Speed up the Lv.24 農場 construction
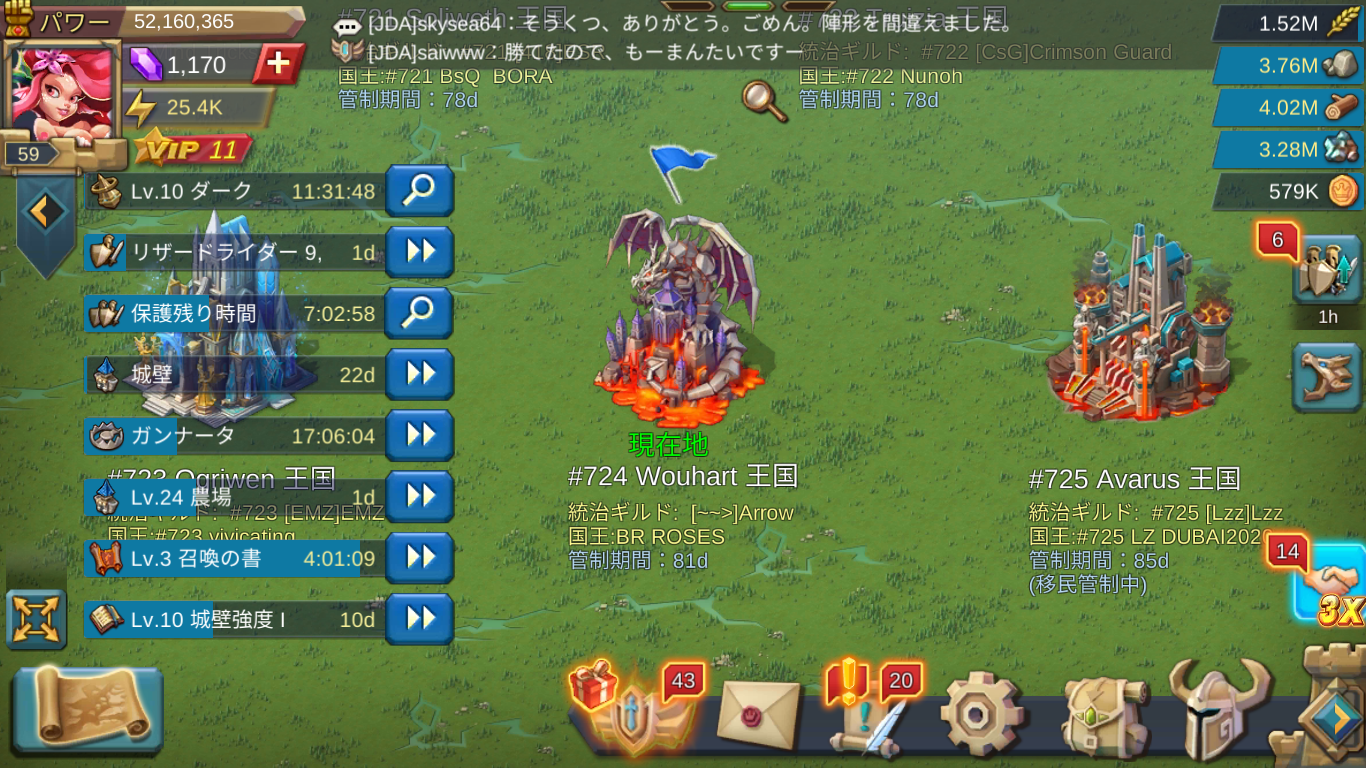 (x=419, y=496)
